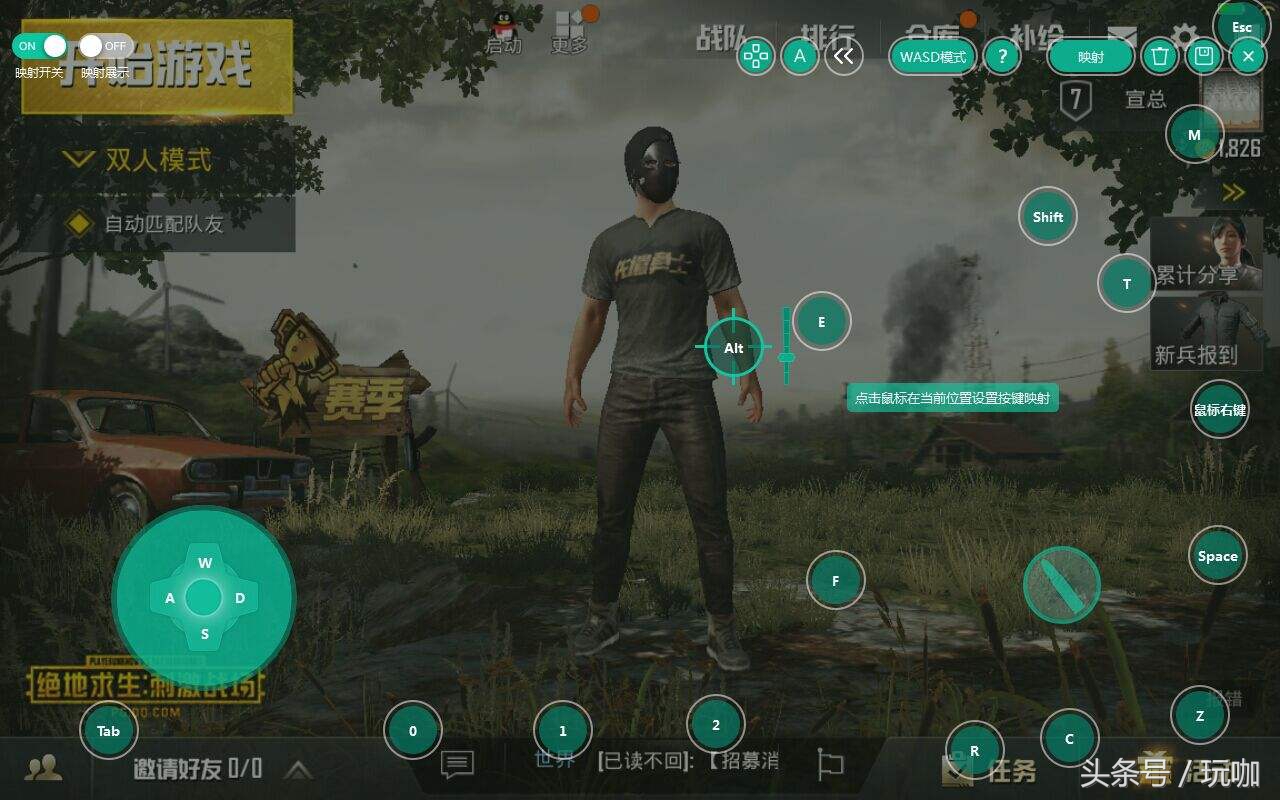Collapse the mapping toolbar with the << chevron
Image resolution: width=1280 pixels, height=800 pixels.
click(846, 57)
